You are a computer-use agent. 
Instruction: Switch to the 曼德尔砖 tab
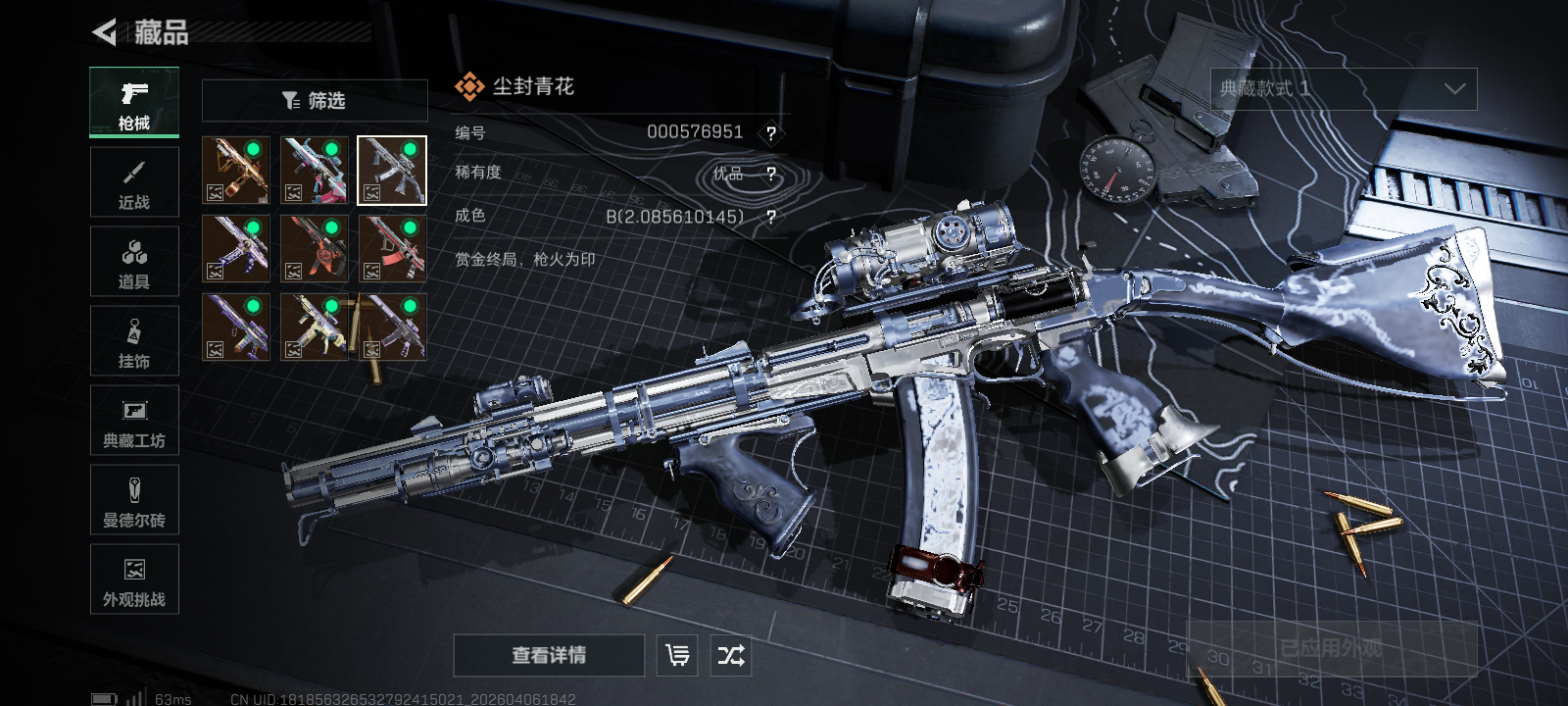[x=134, y=500]
